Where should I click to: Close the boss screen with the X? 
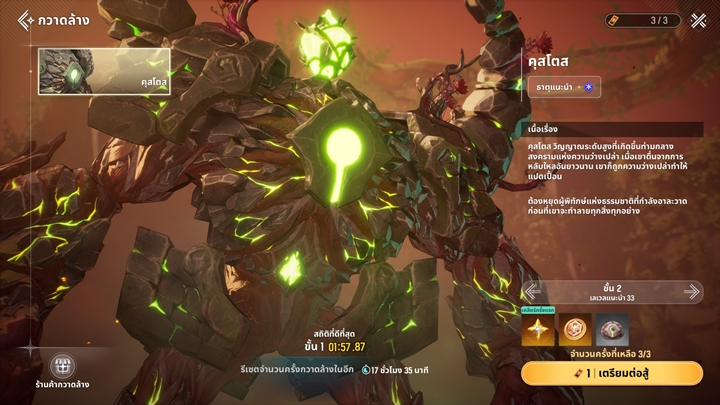coord(697,20)
